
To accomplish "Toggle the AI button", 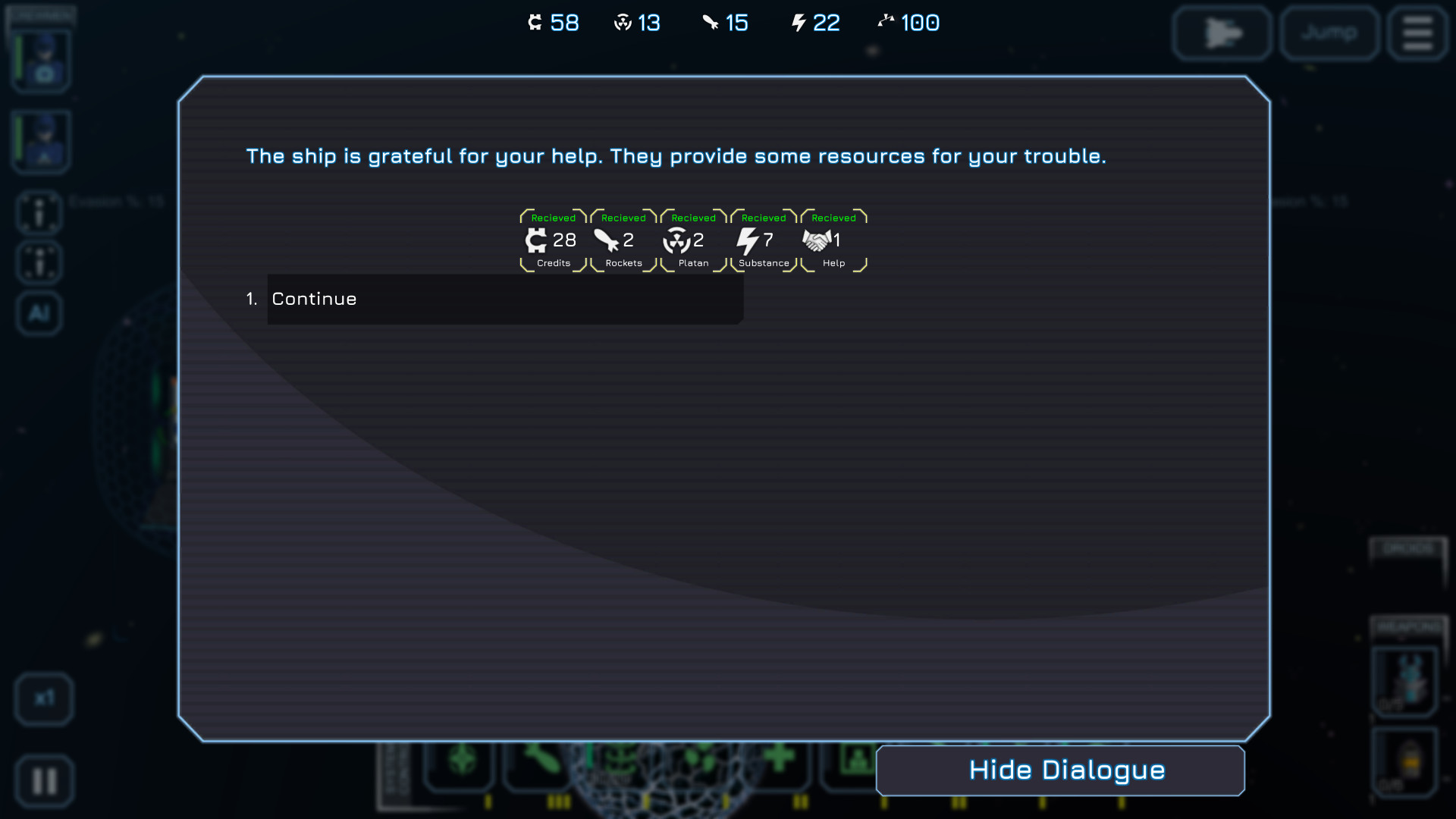I will pyautogui.click(x=39, y=313).
